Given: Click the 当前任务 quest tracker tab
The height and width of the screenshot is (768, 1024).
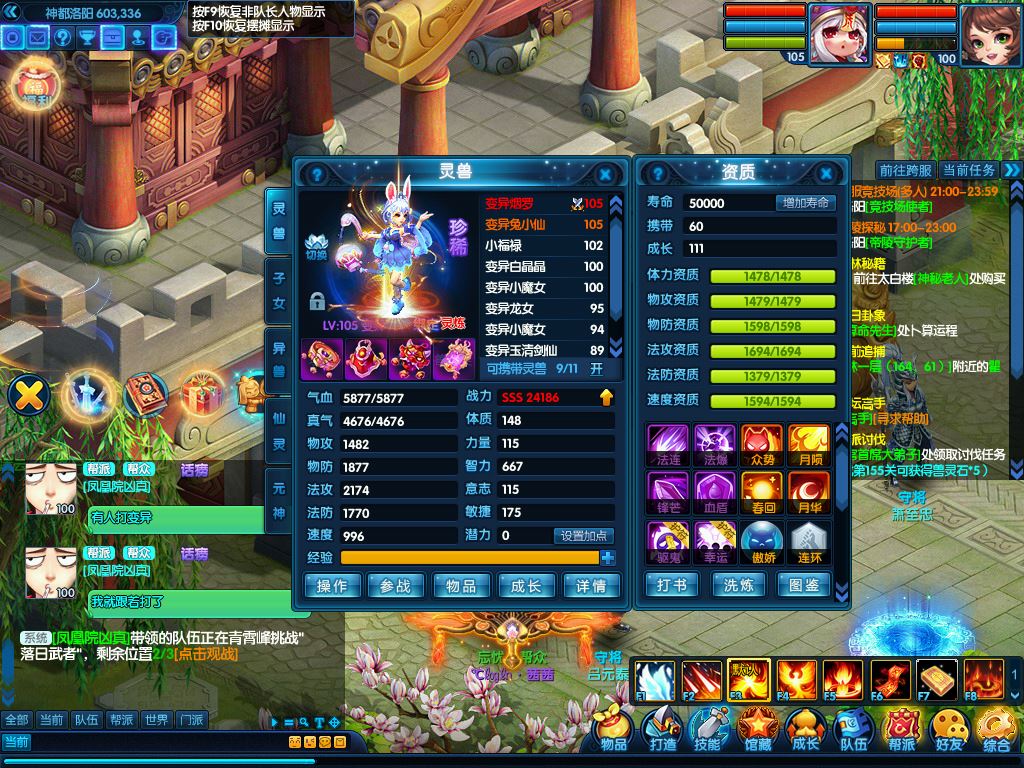Looking at the screenshot, I should 968,171.
